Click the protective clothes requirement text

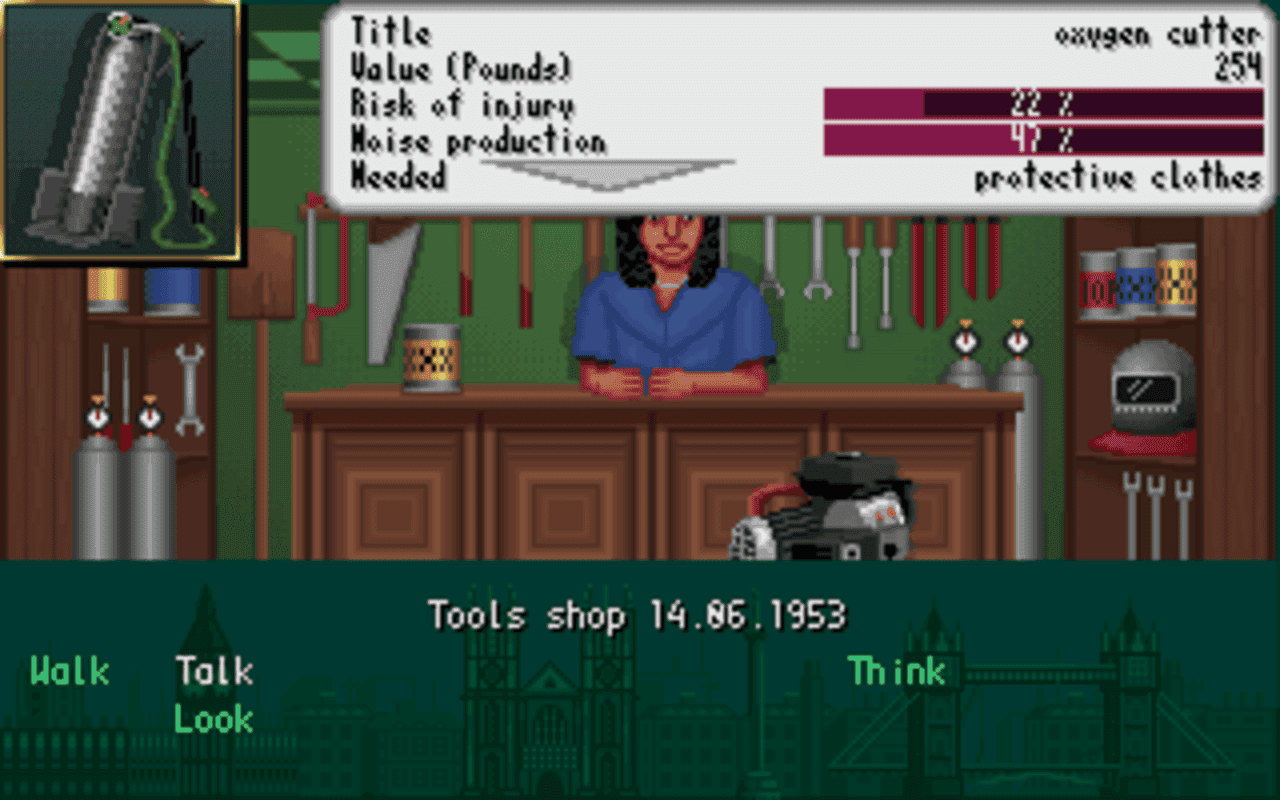pos(1115,177)
